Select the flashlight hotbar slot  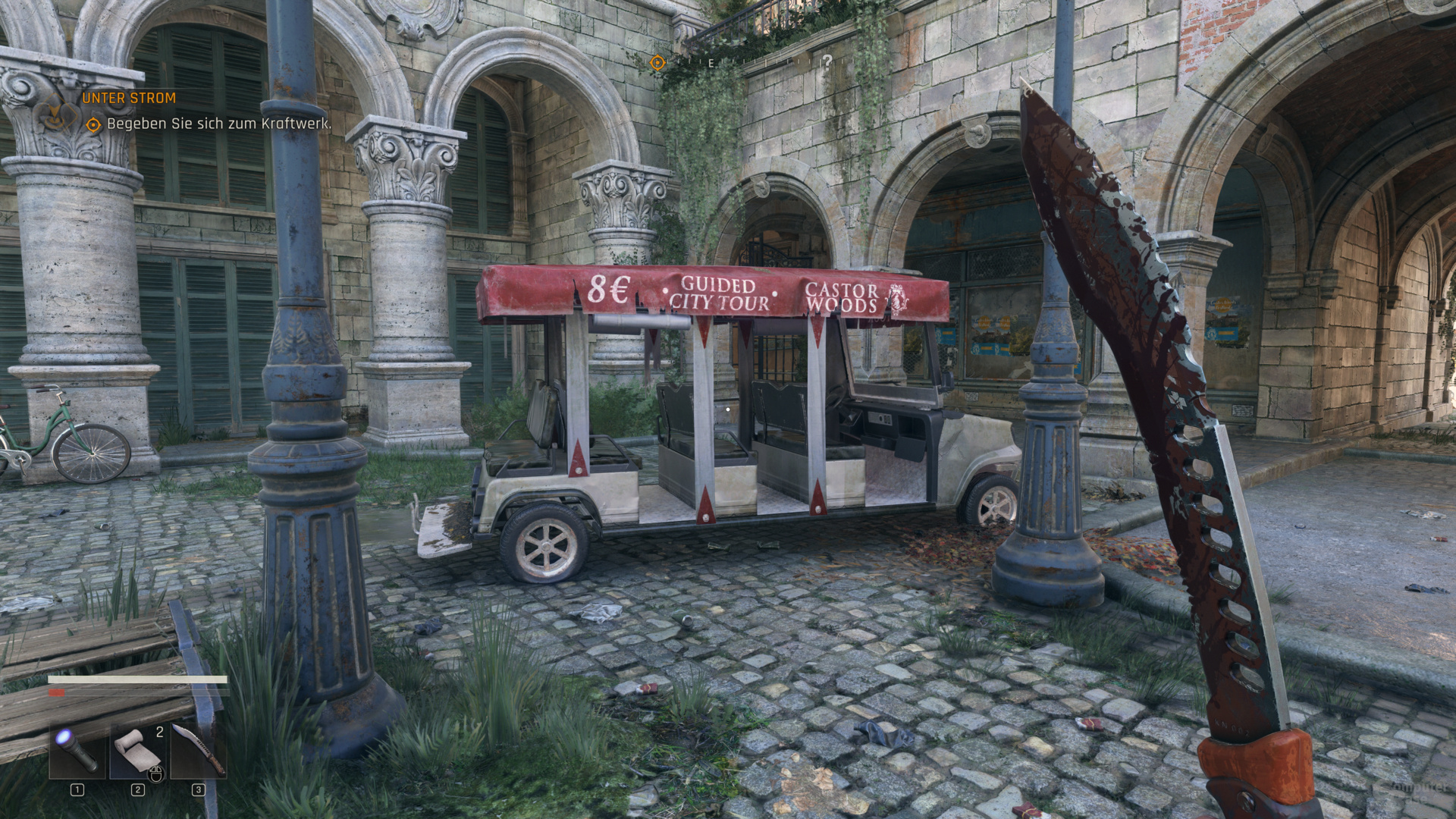(x=77, y=751)
